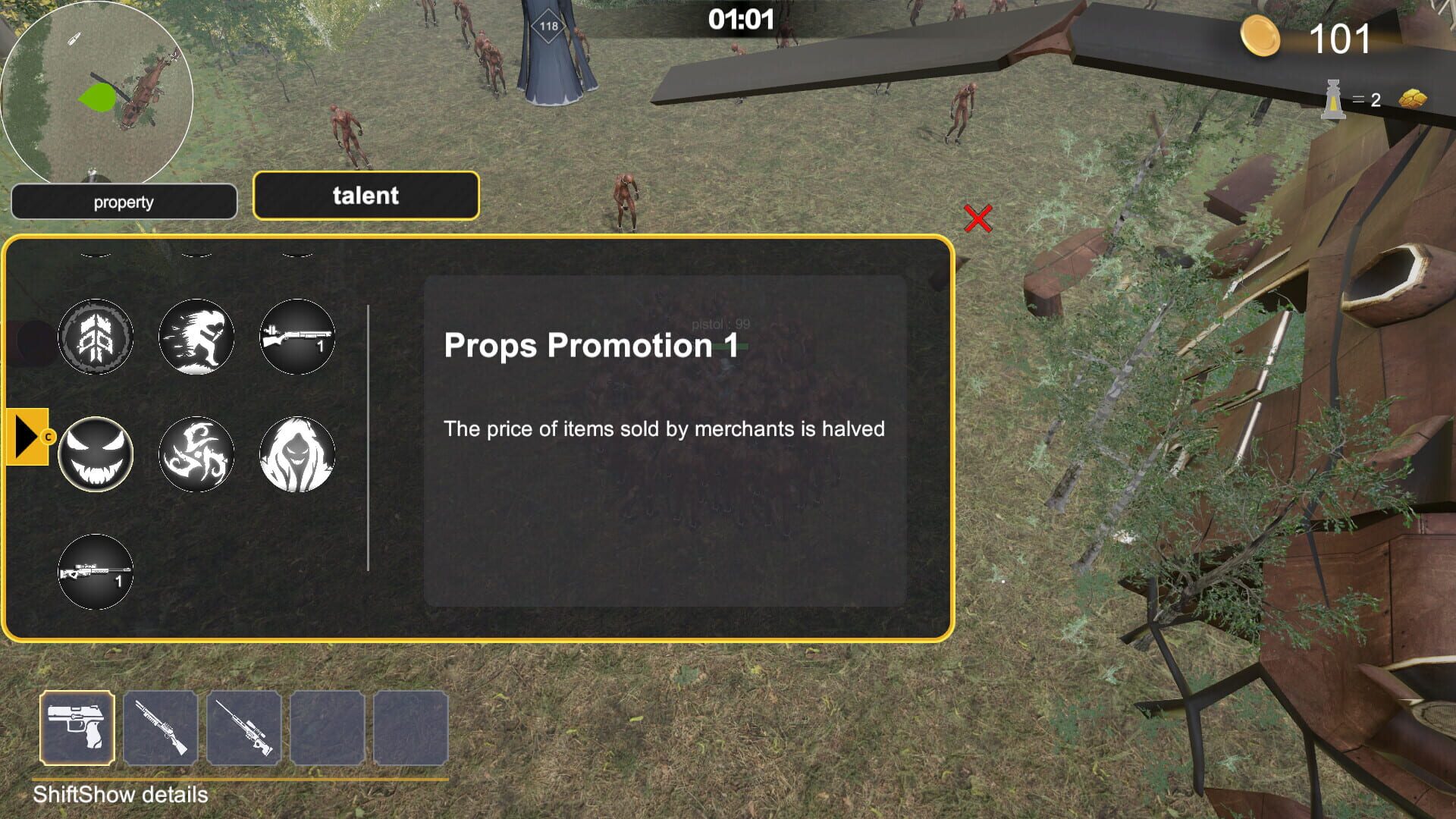Select the tentacle dragon talent icon
The image size is (1456, 819).
tap(196, 456)
